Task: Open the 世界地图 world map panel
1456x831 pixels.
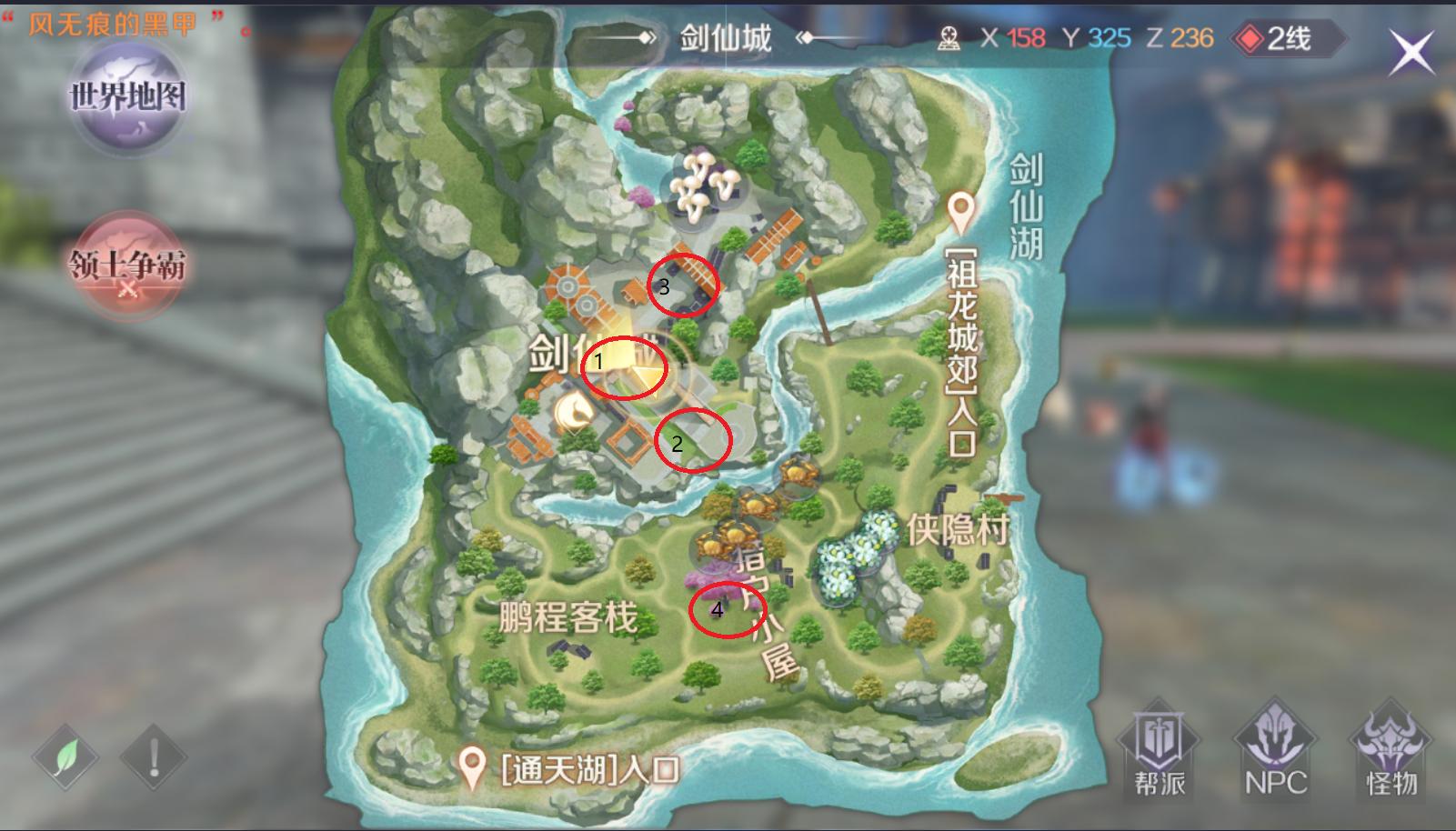Action: pos(127,98)
